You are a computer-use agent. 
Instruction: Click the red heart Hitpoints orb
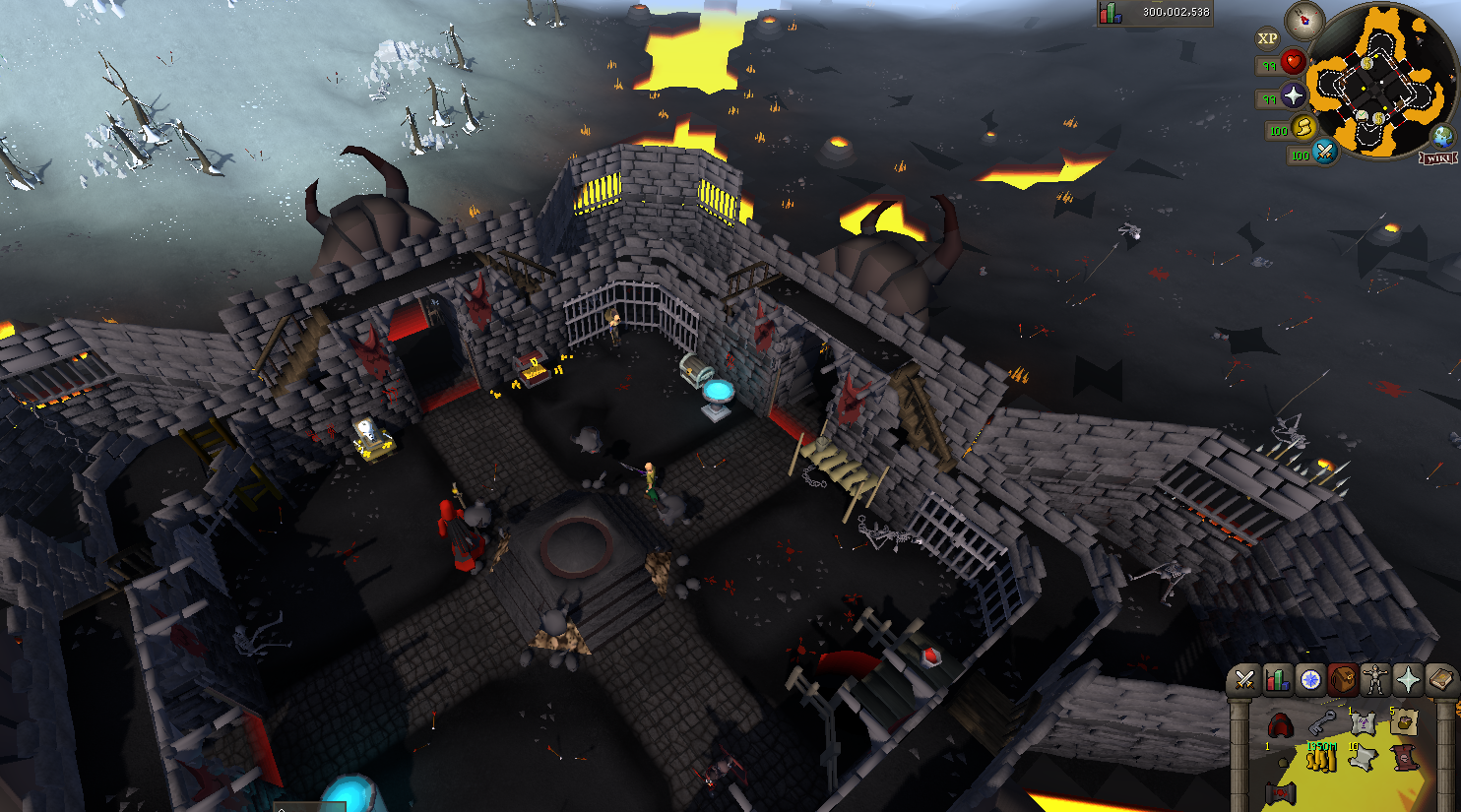coord(1293,63)
